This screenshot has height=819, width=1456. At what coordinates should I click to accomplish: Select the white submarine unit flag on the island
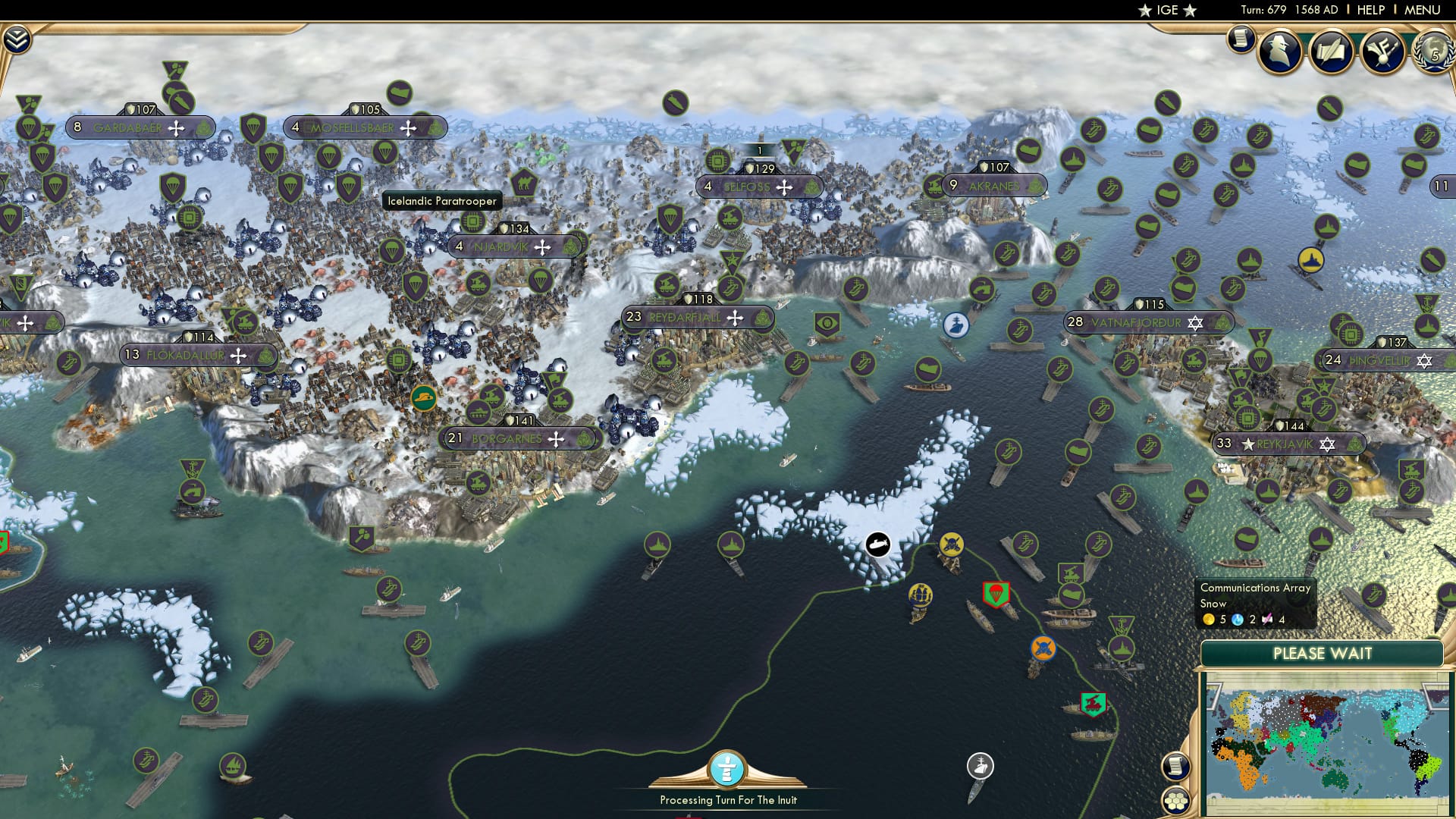[877, 544]
